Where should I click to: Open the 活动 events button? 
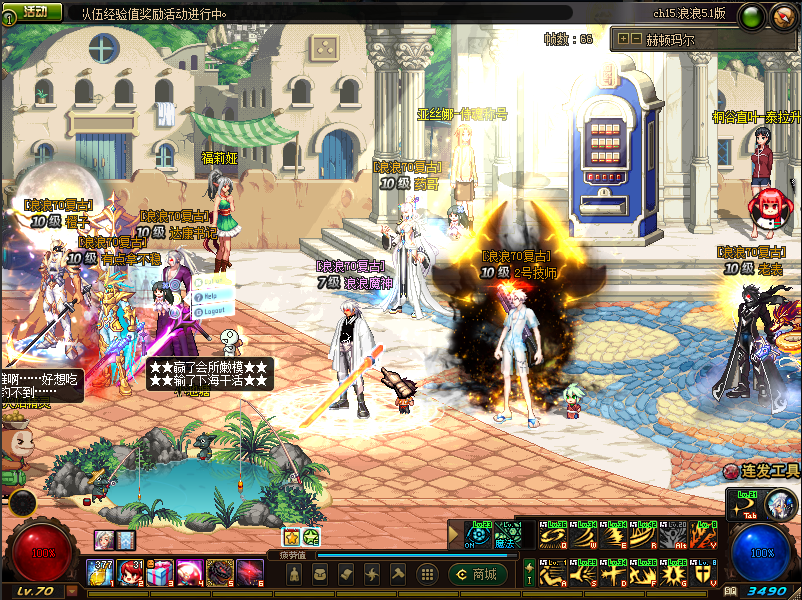(x=34, y=12)
